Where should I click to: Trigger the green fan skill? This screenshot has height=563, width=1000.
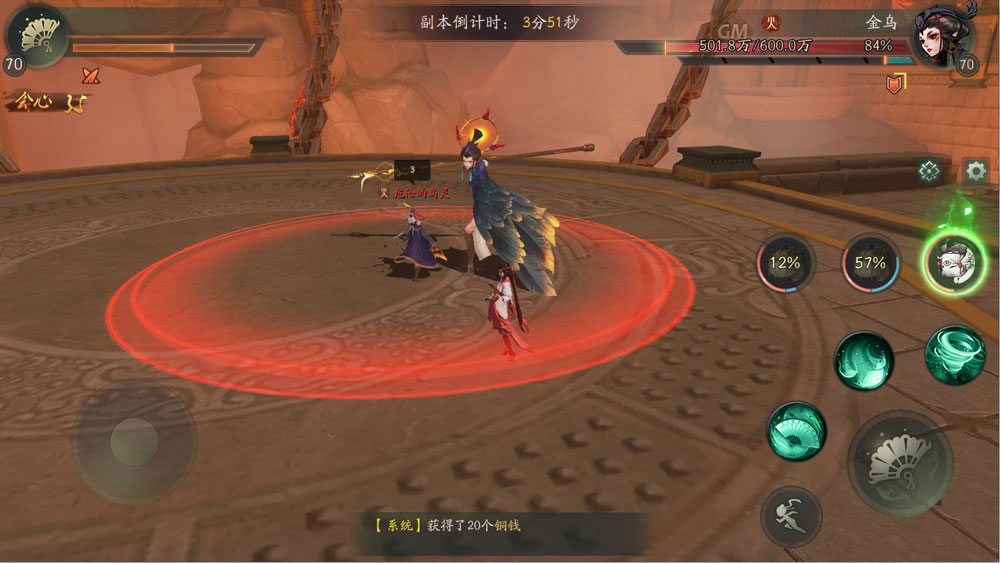point(796,431)
